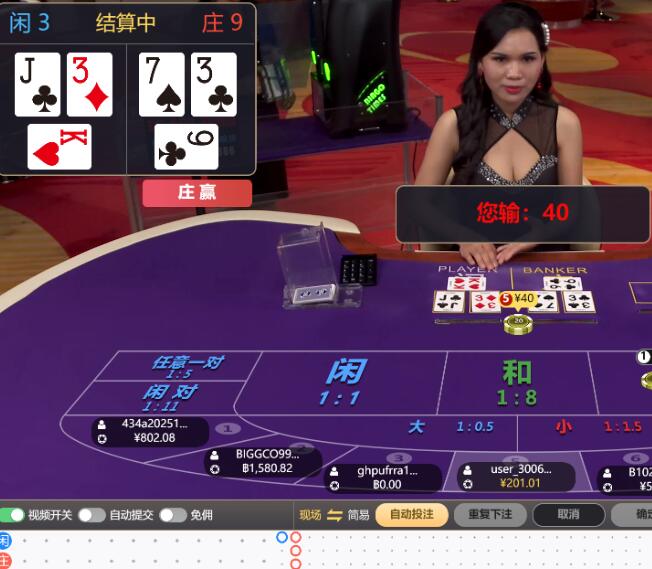This screenshot has width=652, height=569.
Task: Select the 任意一对 (Any Pair) bet
Action: point(186,366)
